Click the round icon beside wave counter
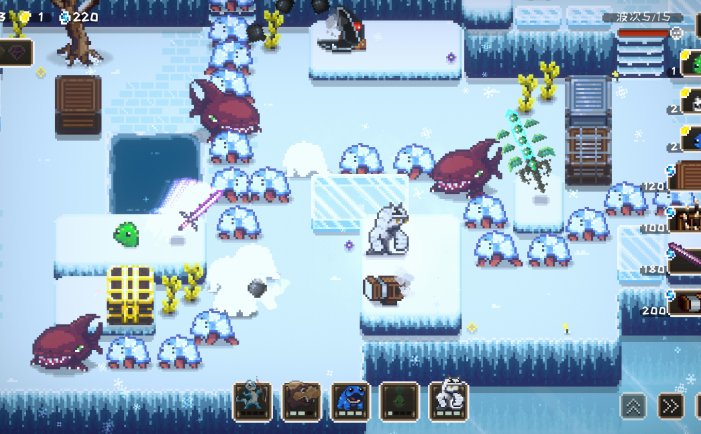Screen dimensions: 701x434 point(677,33)
